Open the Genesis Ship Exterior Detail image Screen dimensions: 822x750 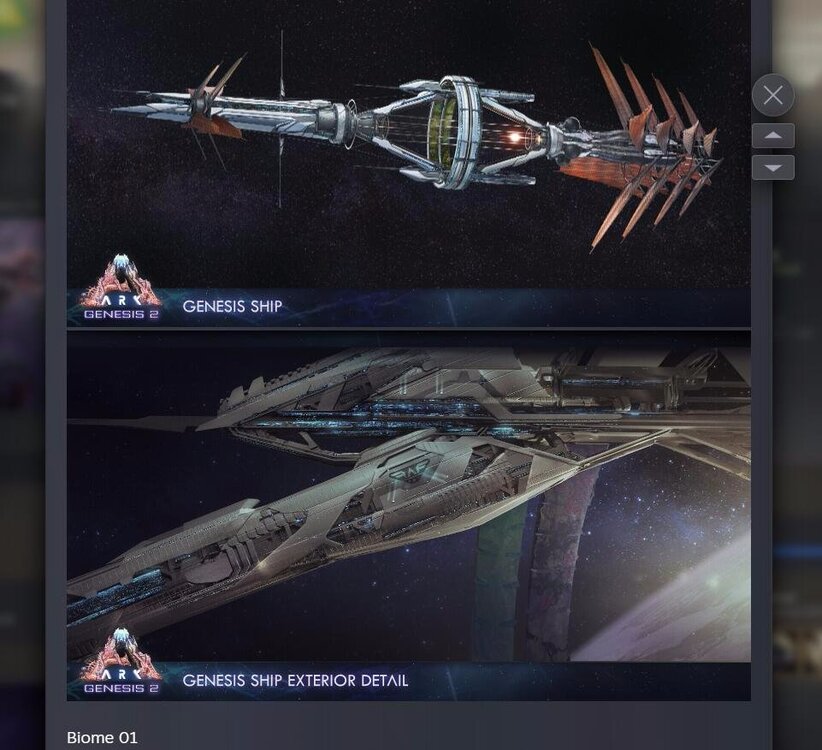pos(408,515)
